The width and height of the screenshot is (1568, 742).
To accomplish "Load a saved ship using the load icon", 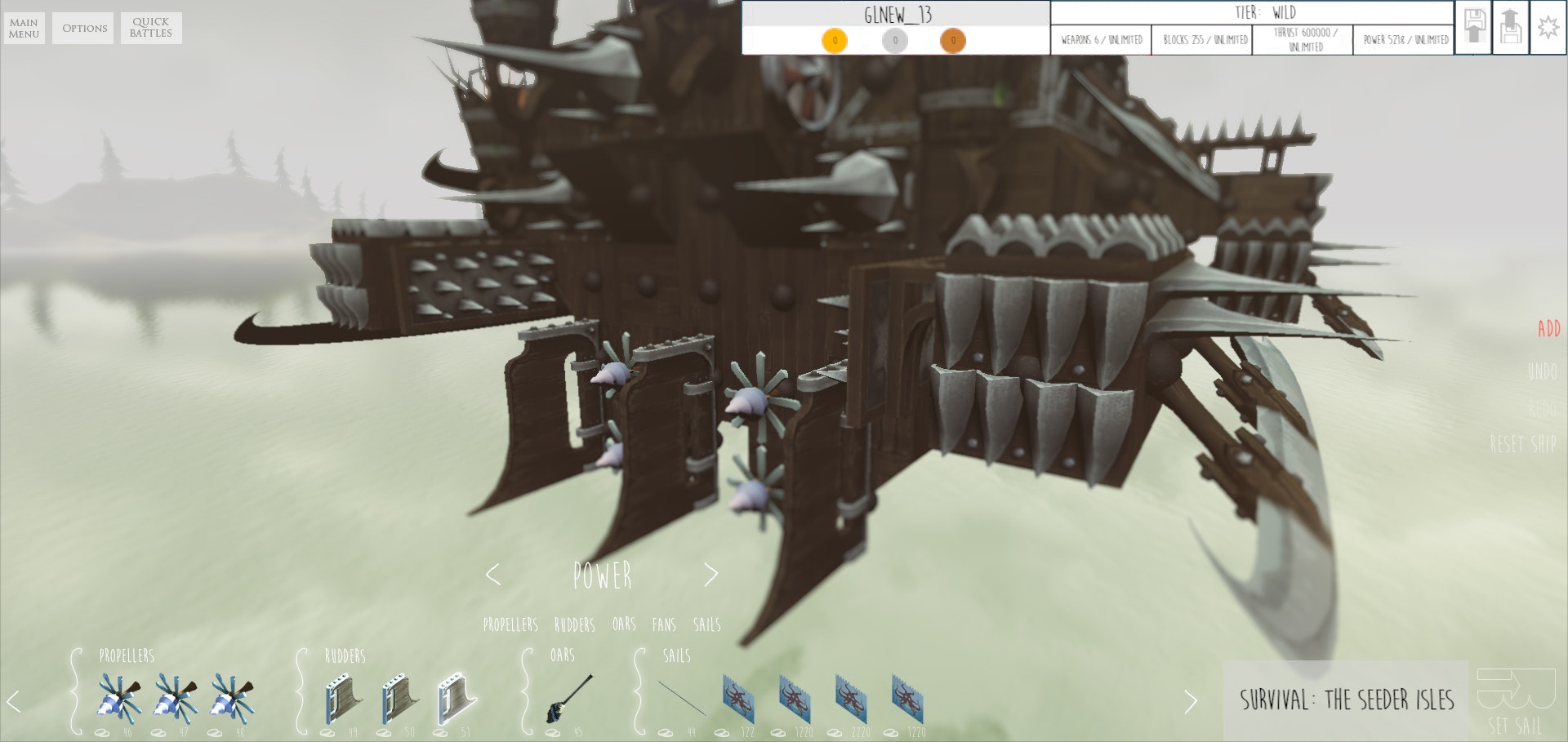I will pos(1512,26).
